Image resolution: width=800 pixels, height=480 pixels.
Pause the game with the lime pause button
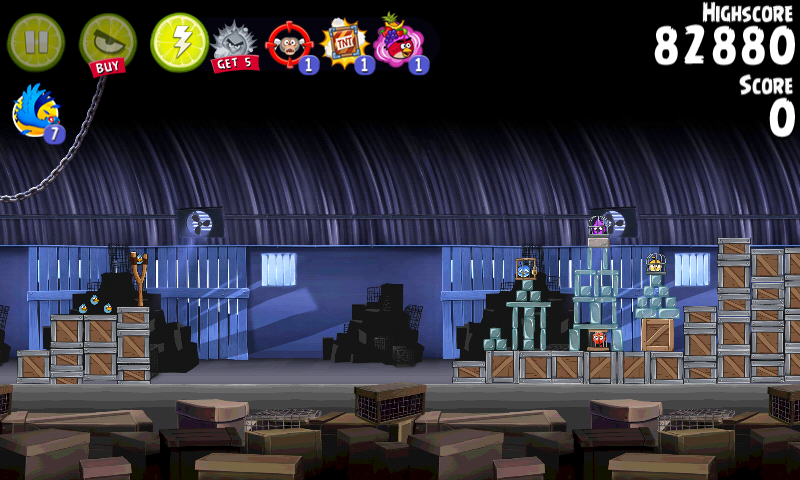pyautogui.click(x=35, y=41)
